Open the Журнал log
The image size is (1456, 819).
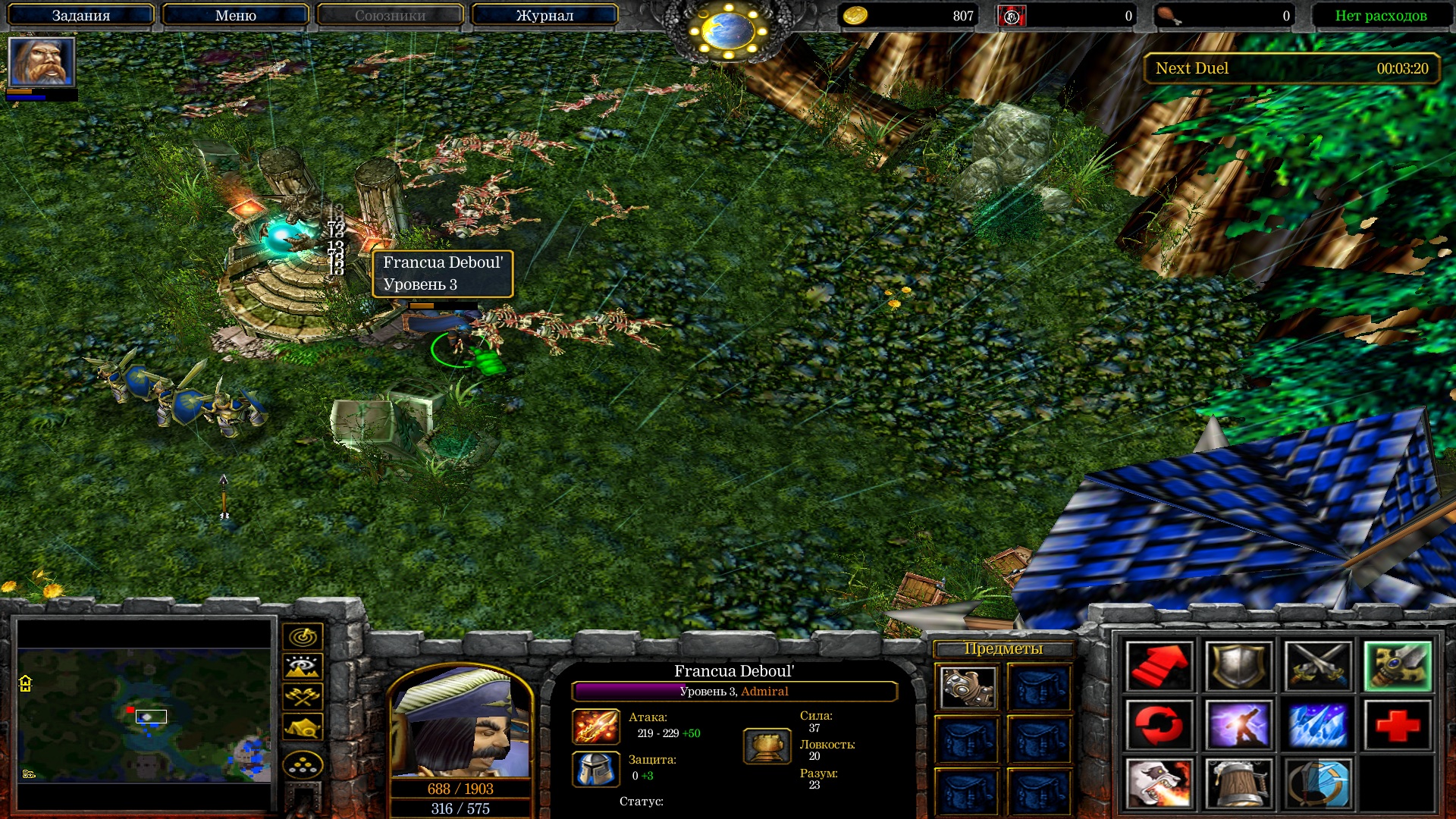(x=544, y=15)
